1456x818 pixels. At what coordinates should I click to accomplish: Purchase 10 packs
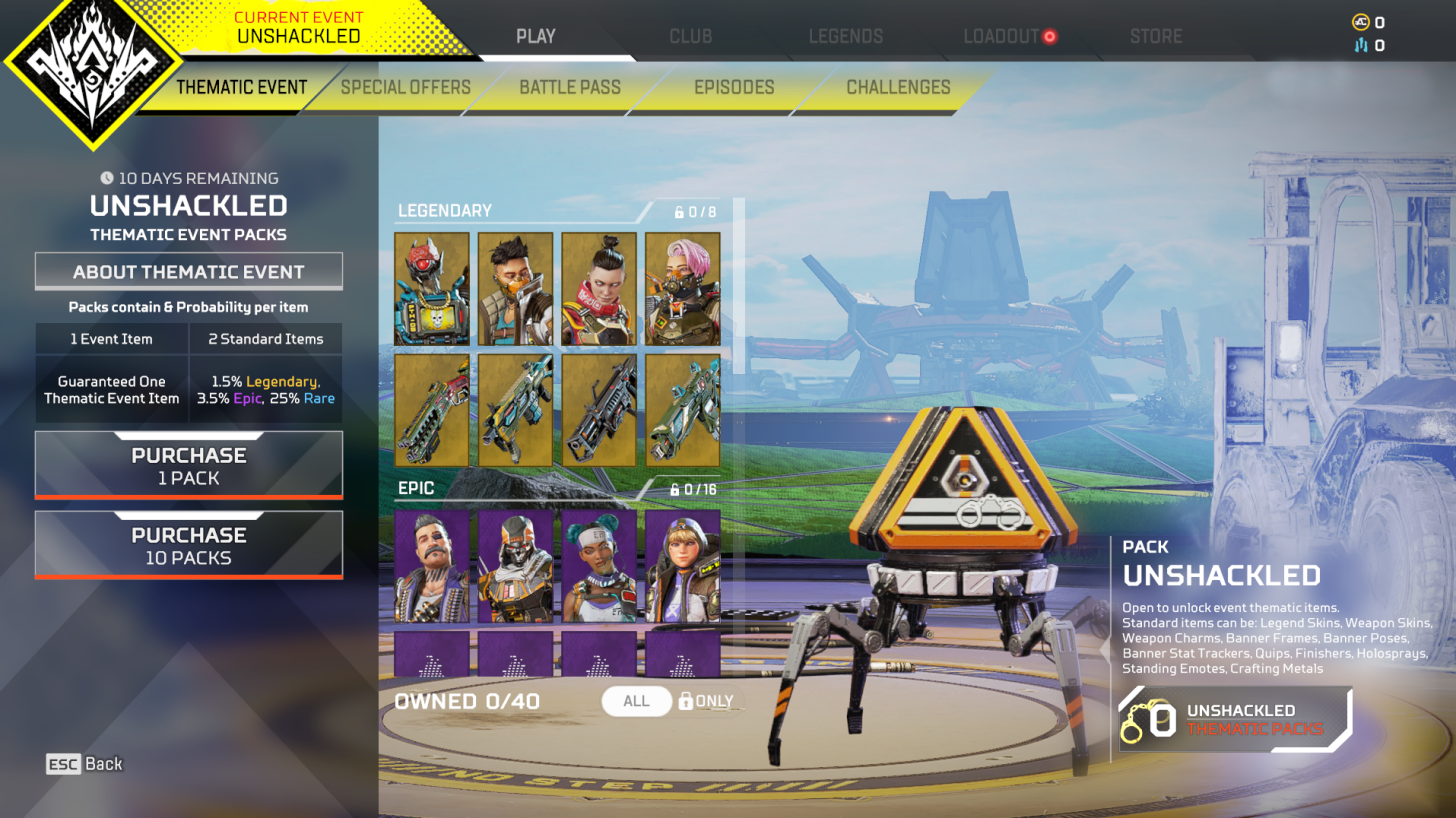pyautogui.click(x=189, y=544)
